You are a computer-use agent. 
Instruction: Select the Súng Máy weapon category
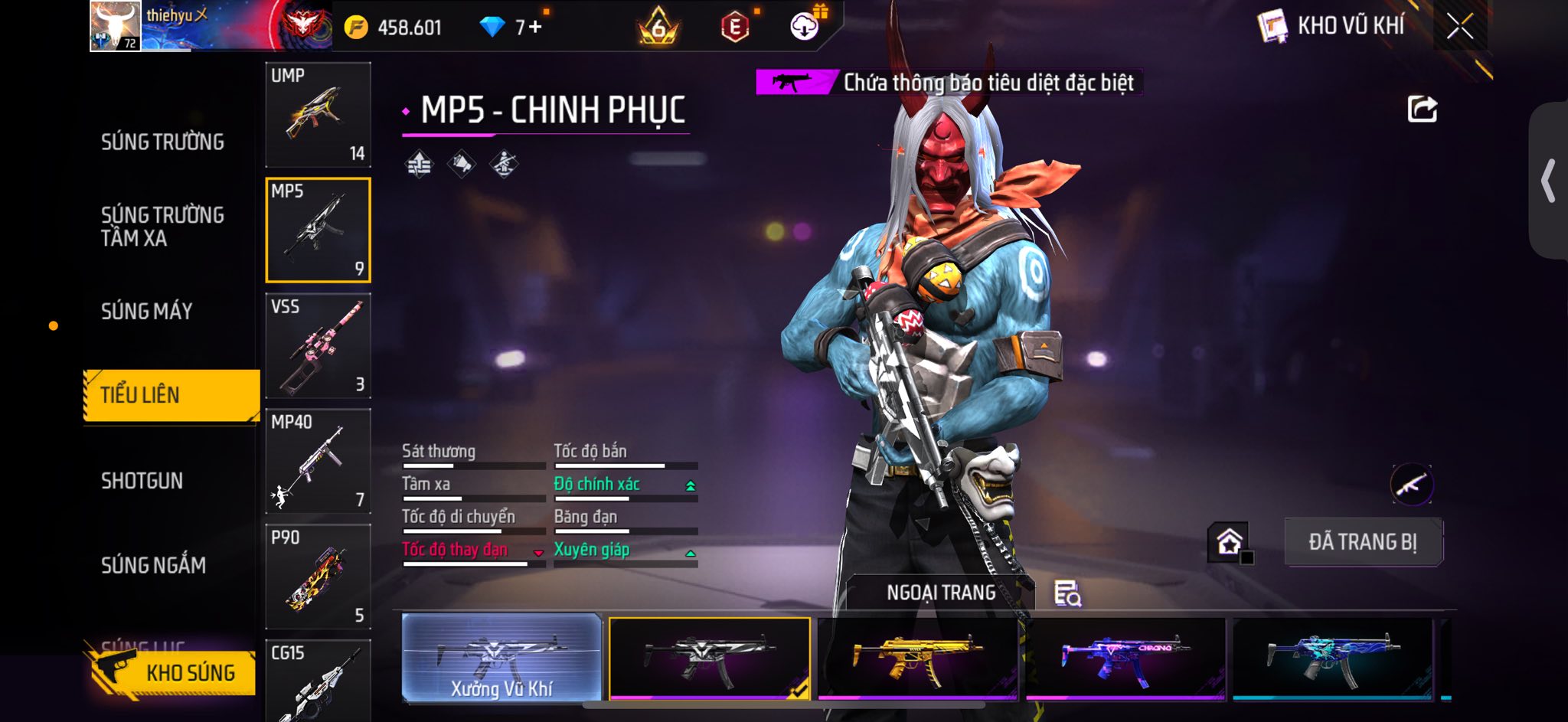tap(147, 312)
